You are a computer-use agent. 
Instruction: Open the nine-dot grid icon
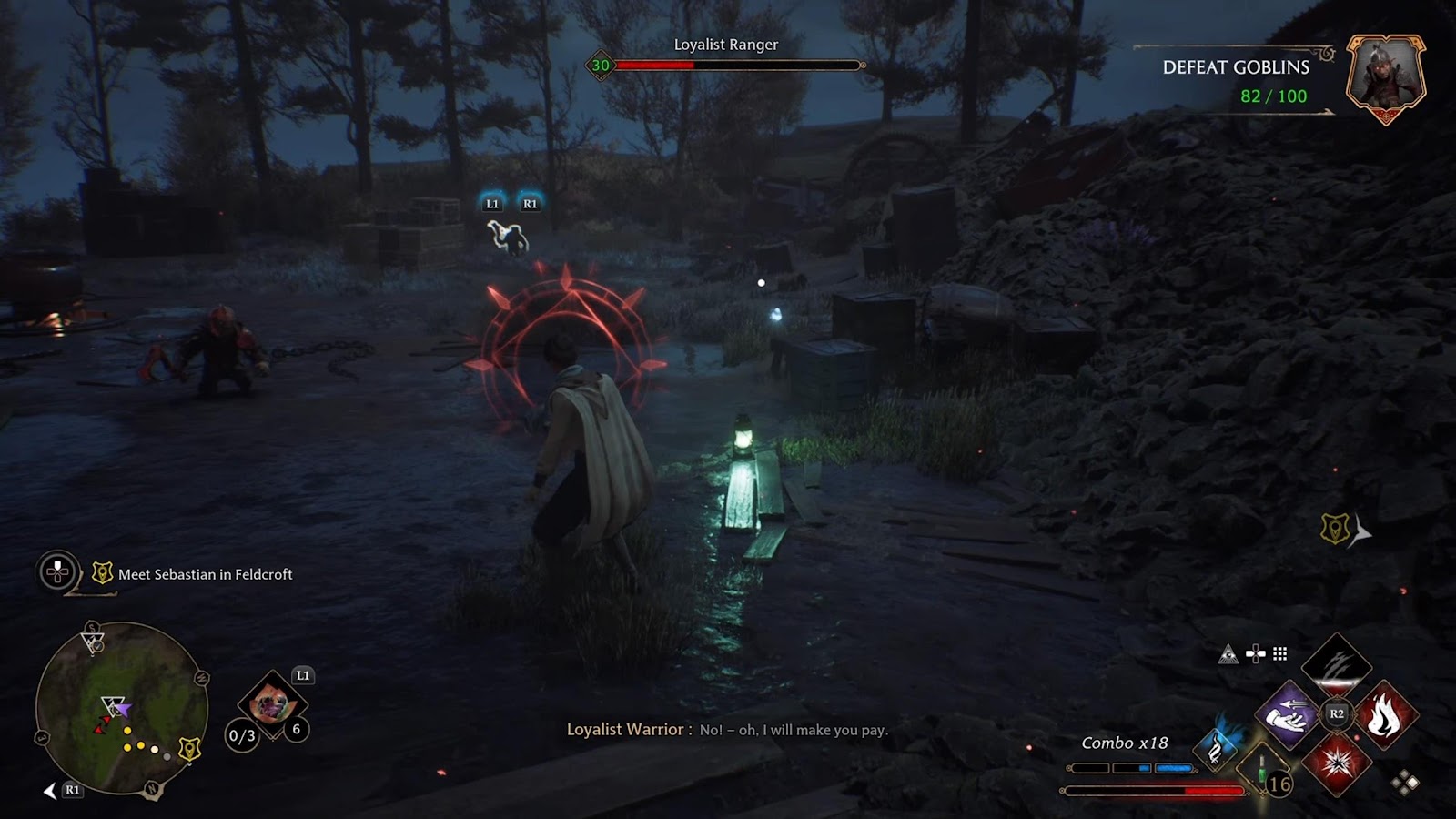tap(1280, 653)
